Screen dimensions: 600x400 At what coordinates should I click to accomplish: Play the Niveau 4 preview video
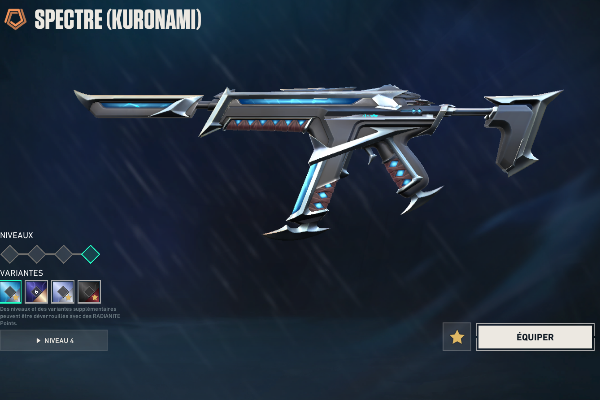pyautogui.click(x=54, y=341)
